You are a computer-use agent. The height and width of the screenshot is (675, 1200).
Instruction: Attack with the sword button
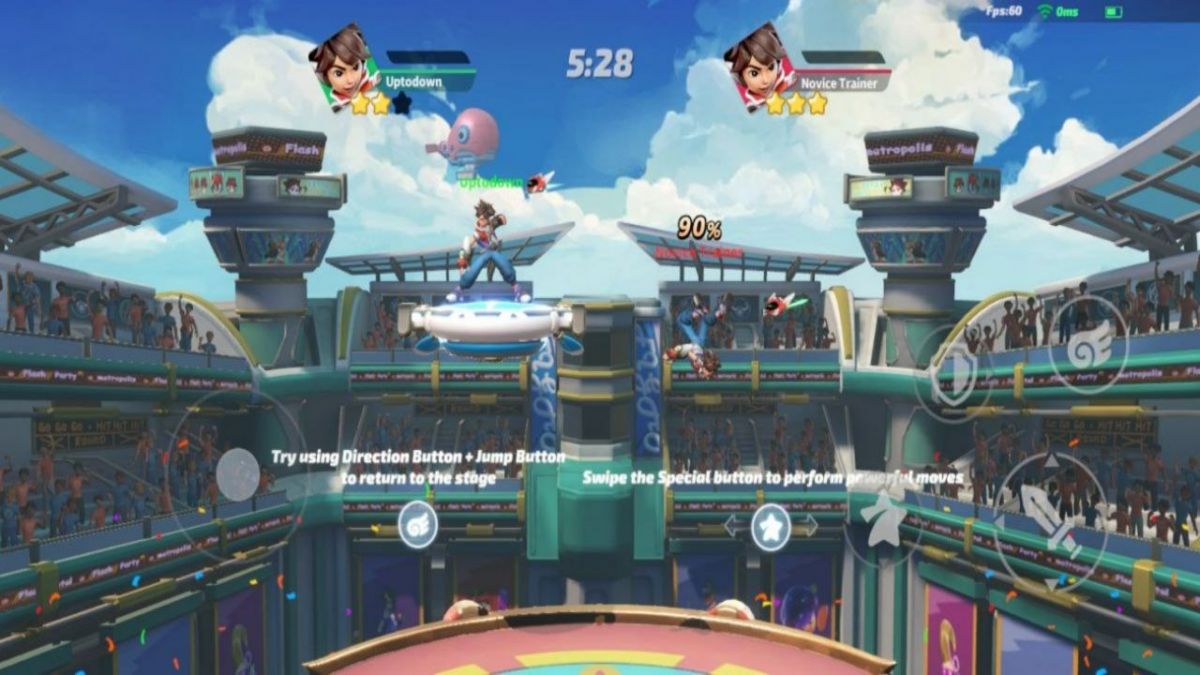point(1050,520)
